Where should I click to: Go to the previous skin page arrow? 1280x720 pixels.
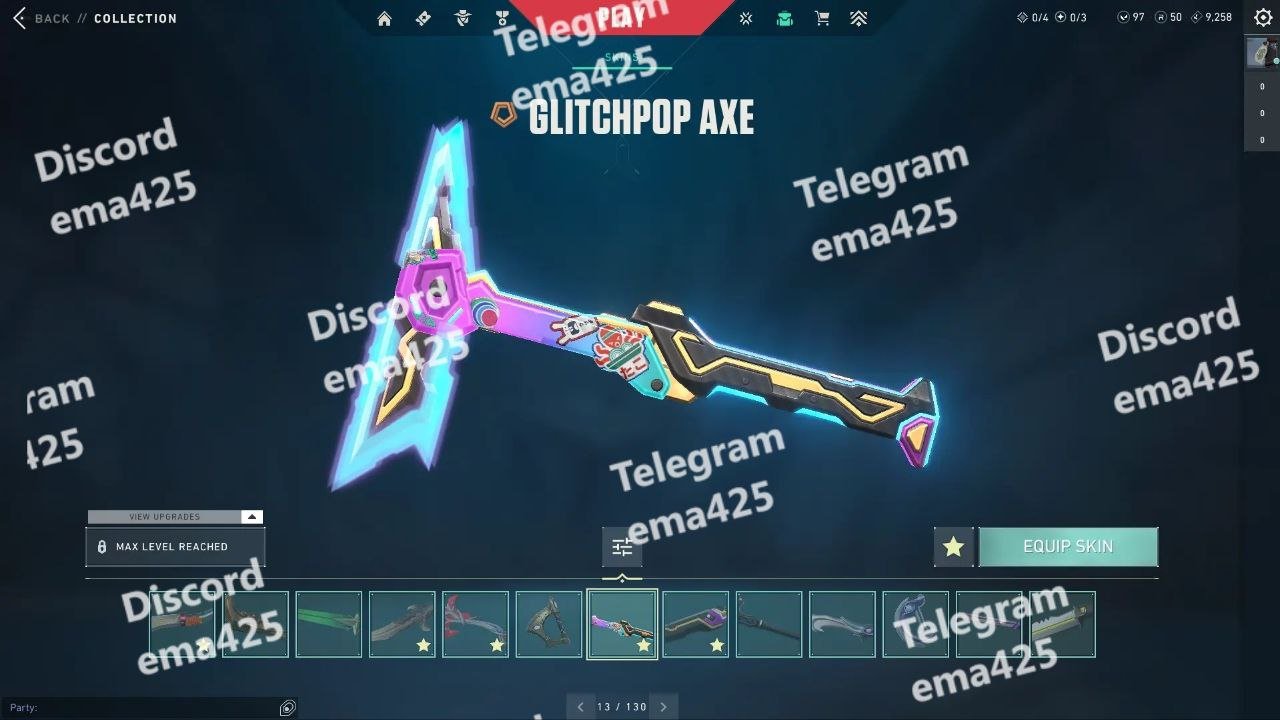coord(580,707)
